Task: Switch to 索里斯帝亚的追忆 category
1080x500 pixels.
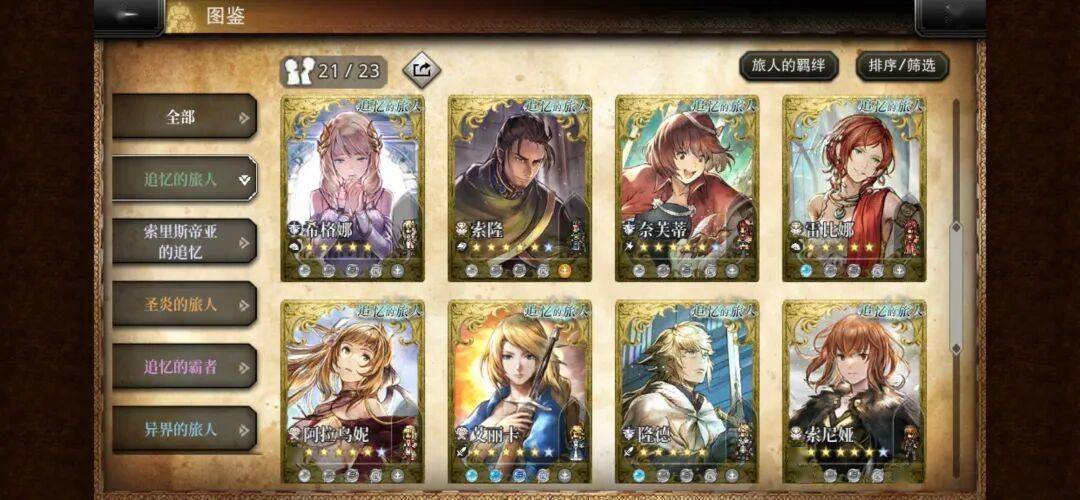Action: 184,241
